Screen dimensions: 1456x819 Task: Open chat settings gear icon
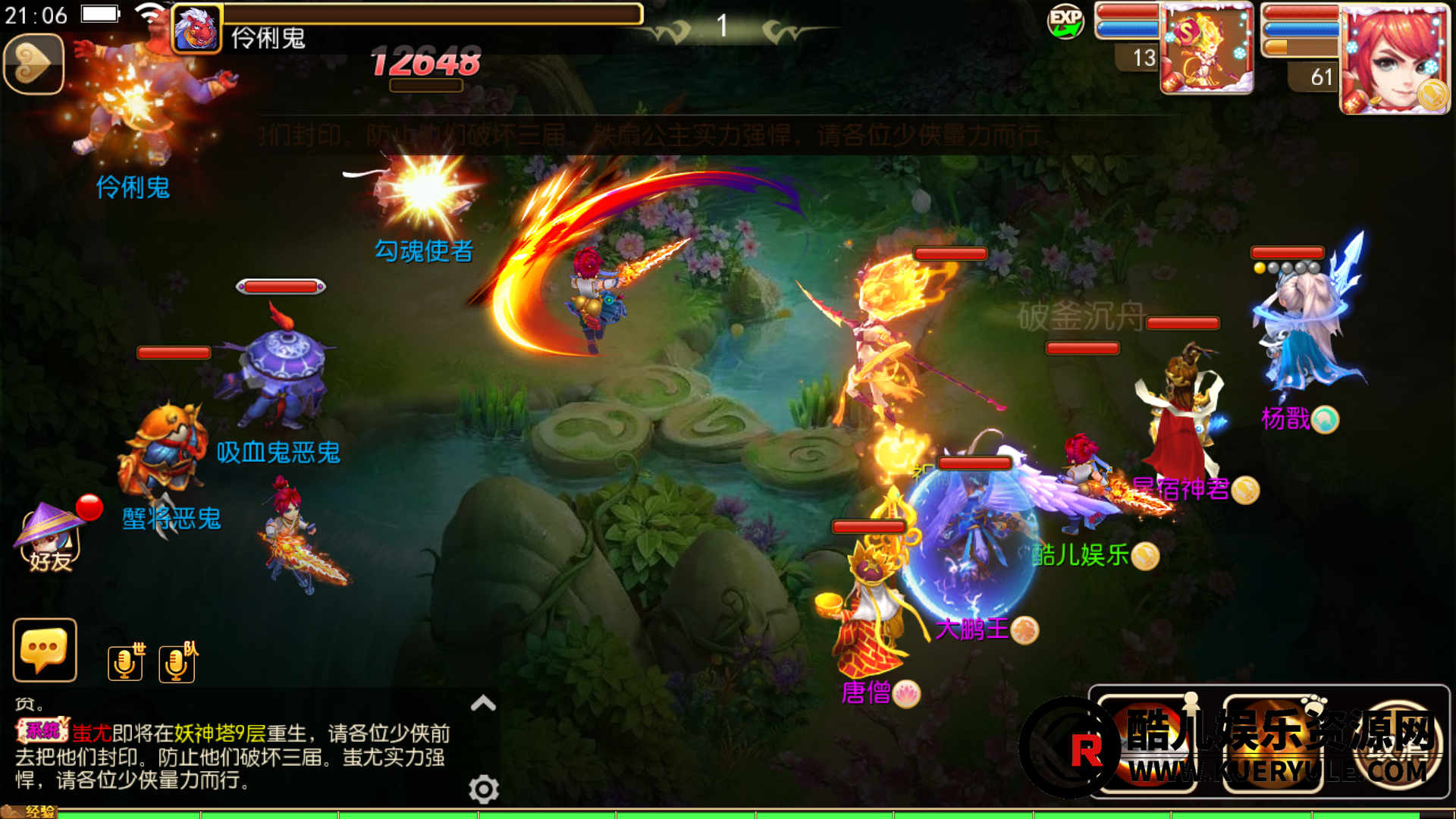[x=483, y=789]
